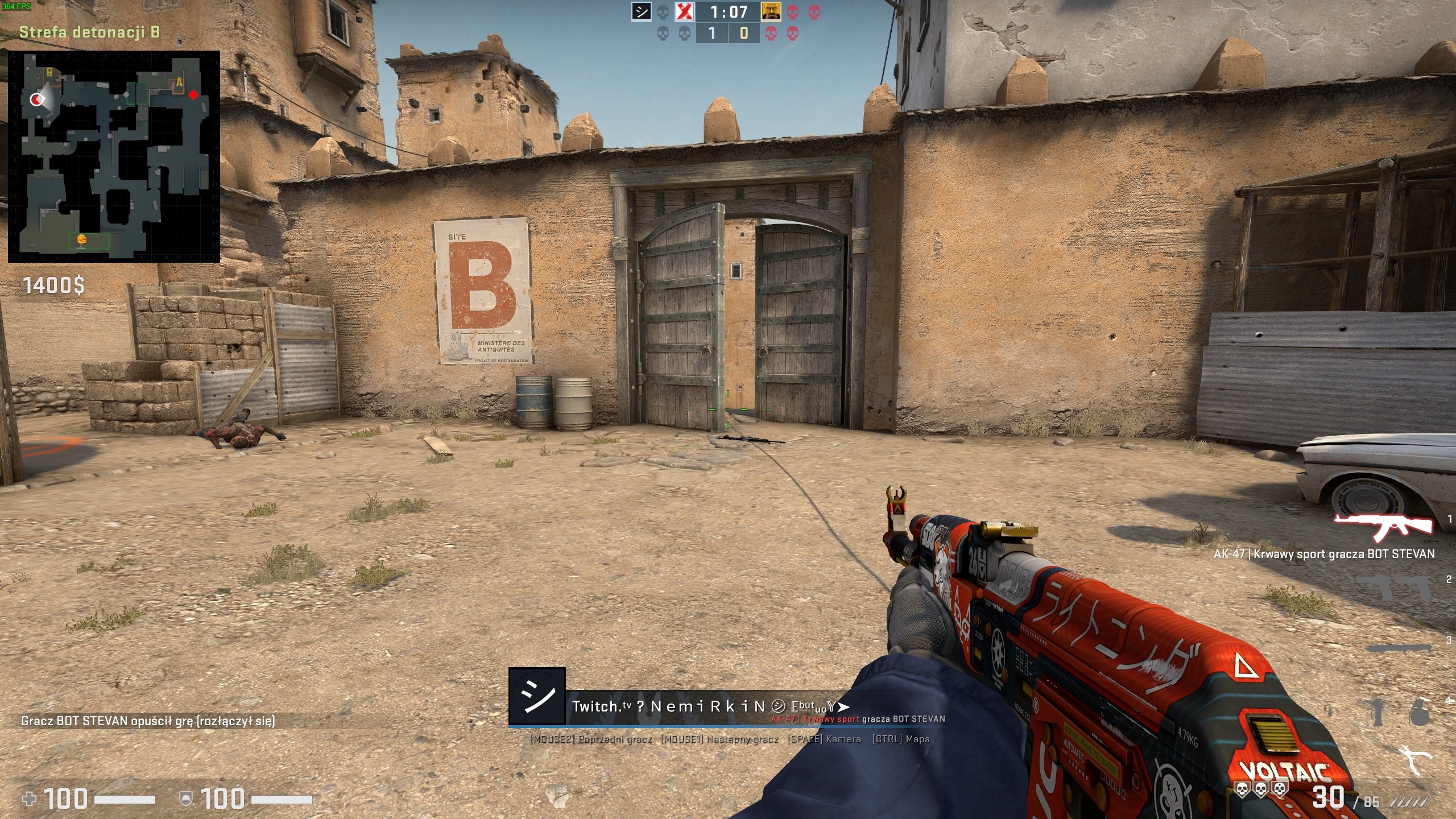Image resolution: width=1456 pixels, height=819 pixels.
Task: Click the minimap in the corner
Action: 114,156
